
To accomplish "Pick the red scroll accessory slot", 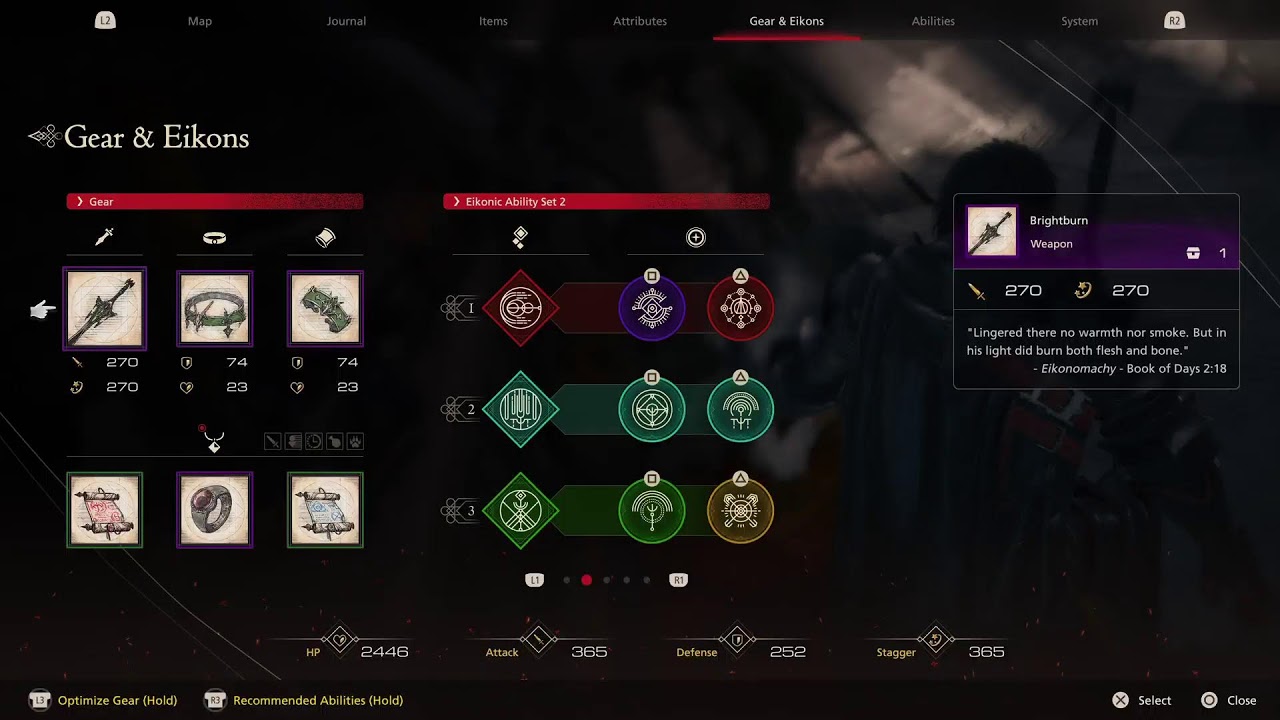I will coord(105,510).
